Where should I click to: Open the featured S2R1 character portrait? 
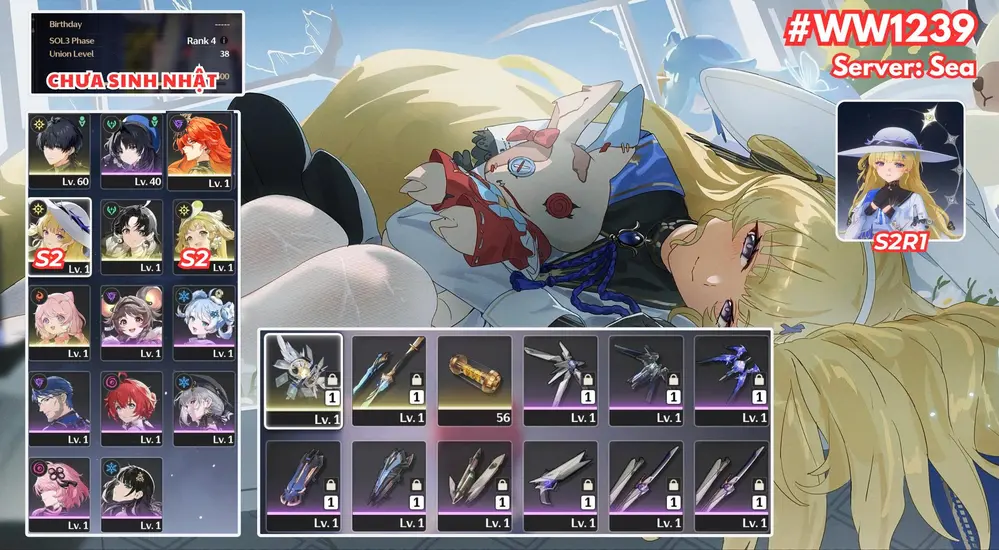pyautogui.click(x=900, y=170)
